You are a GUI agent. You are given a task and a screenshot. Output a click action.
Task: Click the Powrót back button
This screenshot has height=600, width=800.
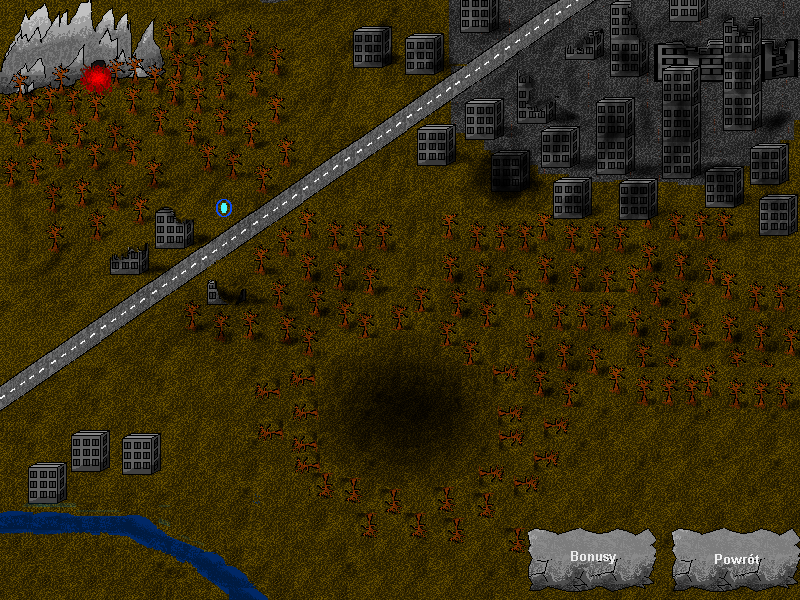point(735,559)
